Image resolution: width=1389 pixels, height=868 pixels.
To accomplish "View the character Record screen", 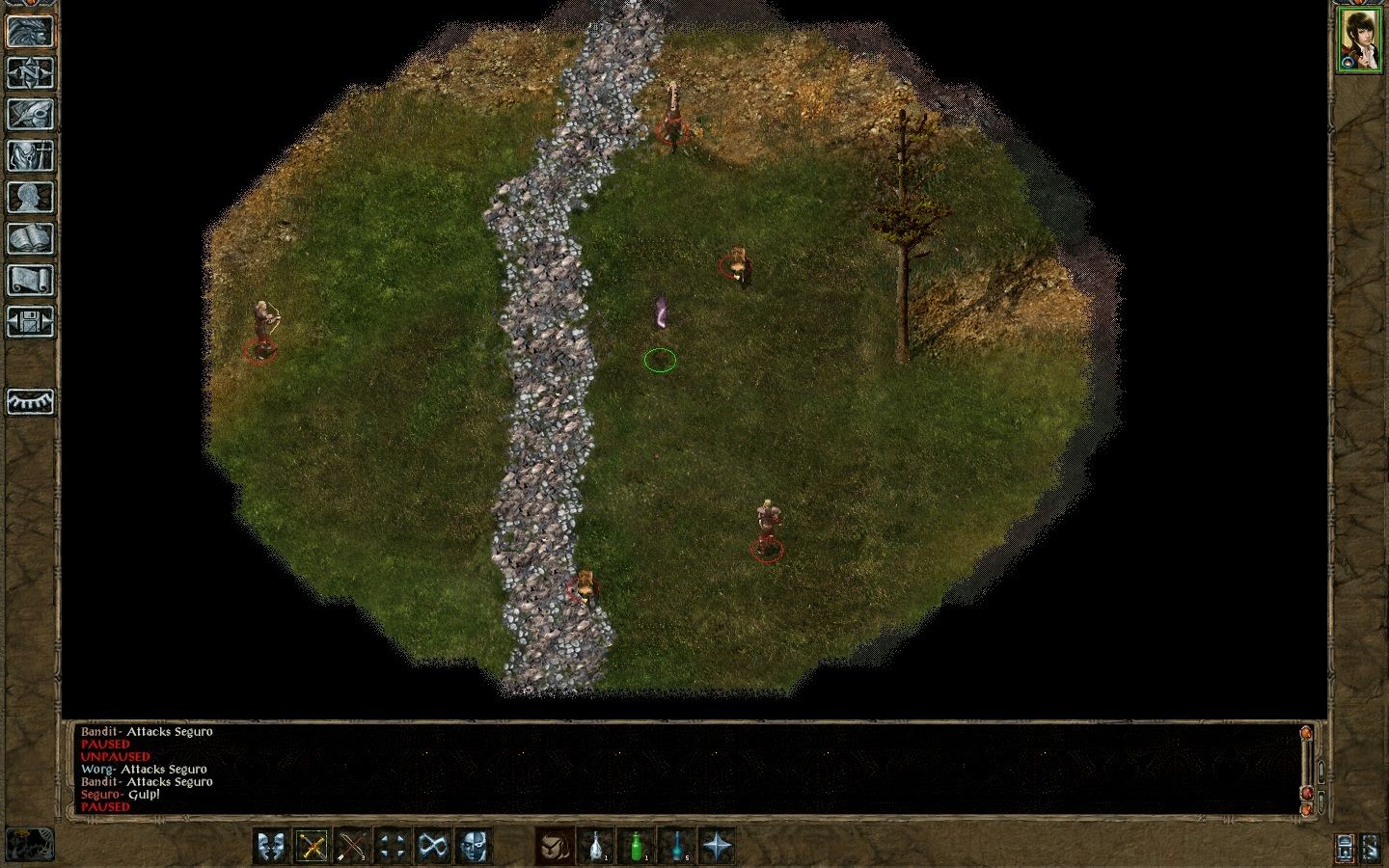I will click(31, 195).
